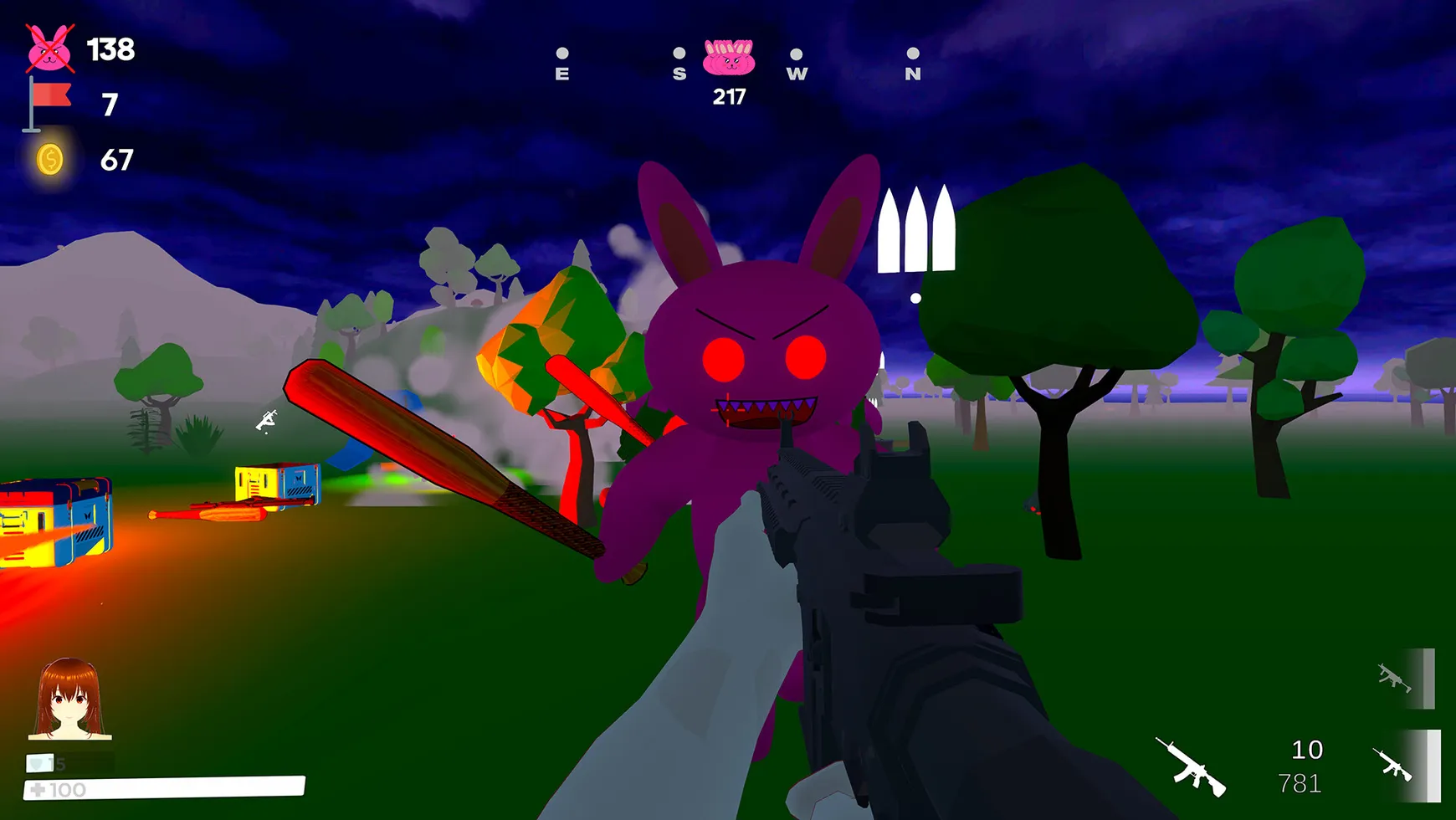Select the equipped assault rifle weapon icon
1456x820 pixels.
tap(1191, 767)
